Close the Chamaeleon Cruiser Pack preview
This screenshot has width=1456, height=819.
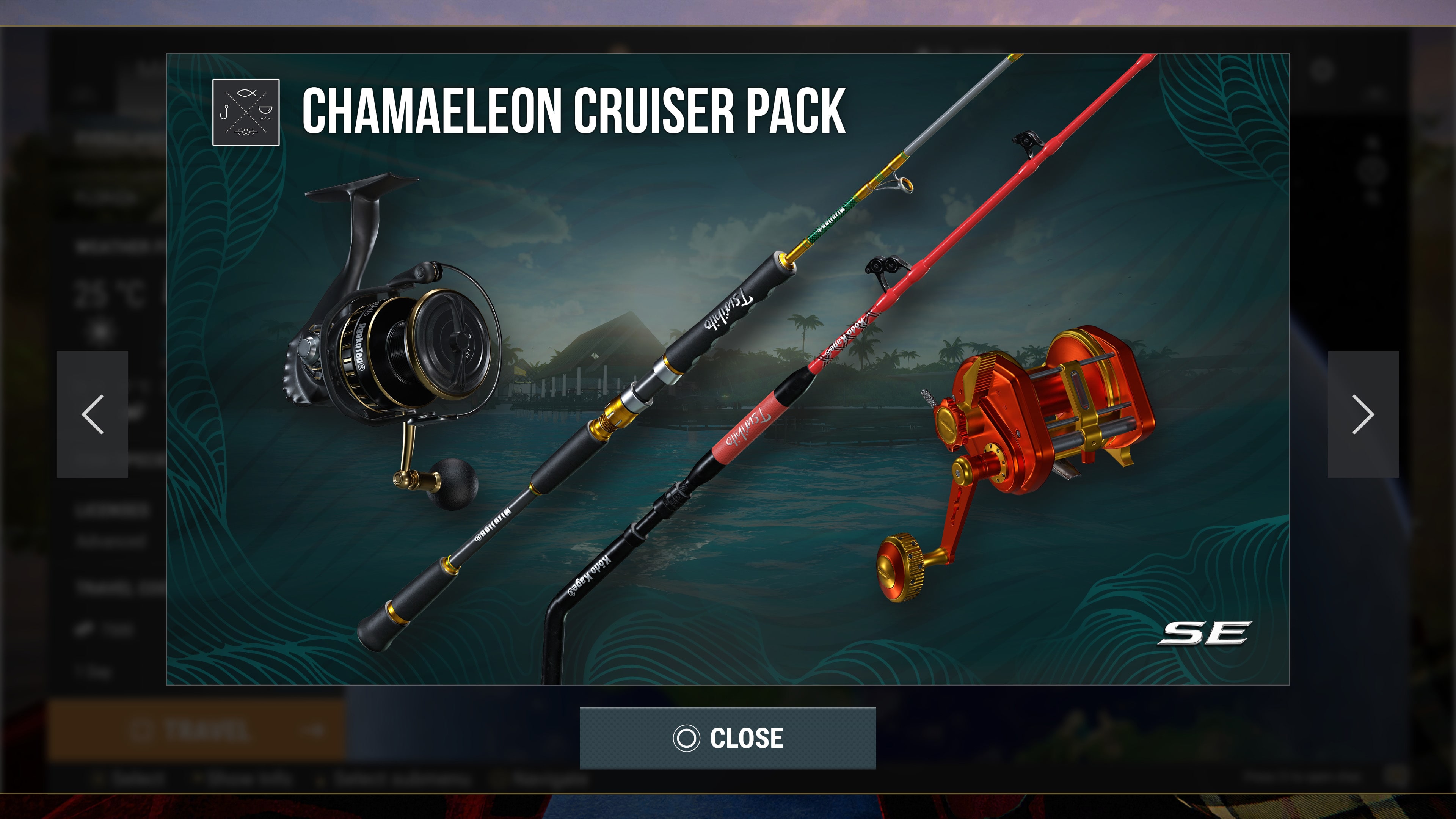click(728, 737)
